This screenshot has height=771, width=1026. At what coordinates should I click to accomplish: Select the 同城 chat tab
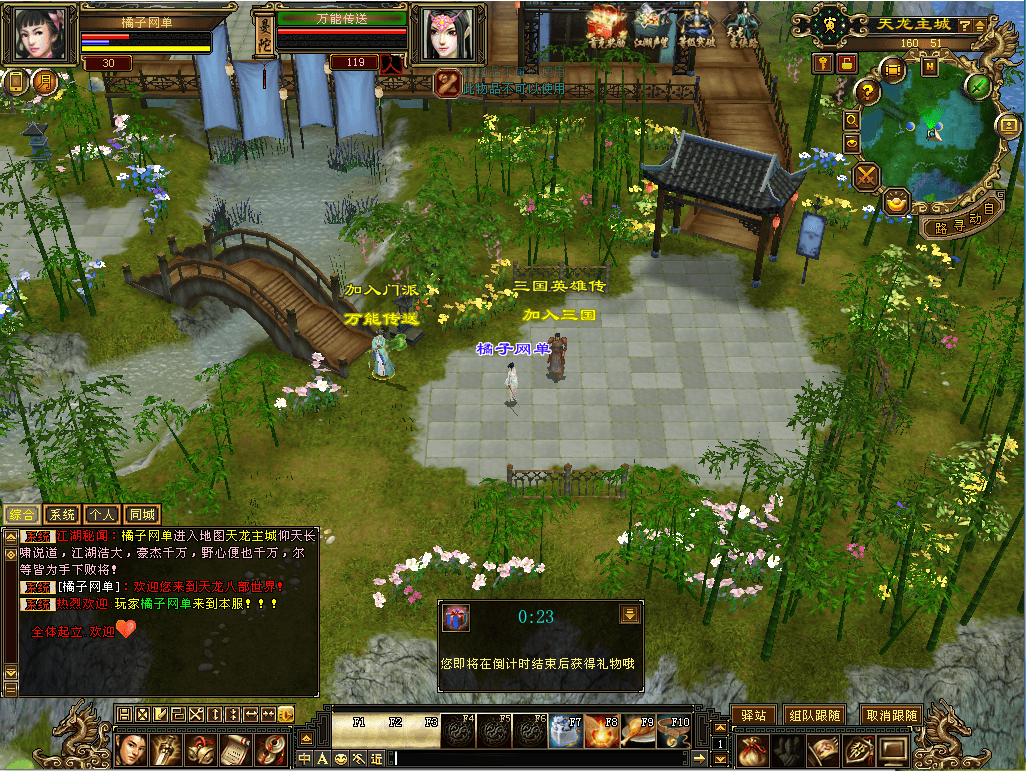pyautogui.click(x=142, y=515)
